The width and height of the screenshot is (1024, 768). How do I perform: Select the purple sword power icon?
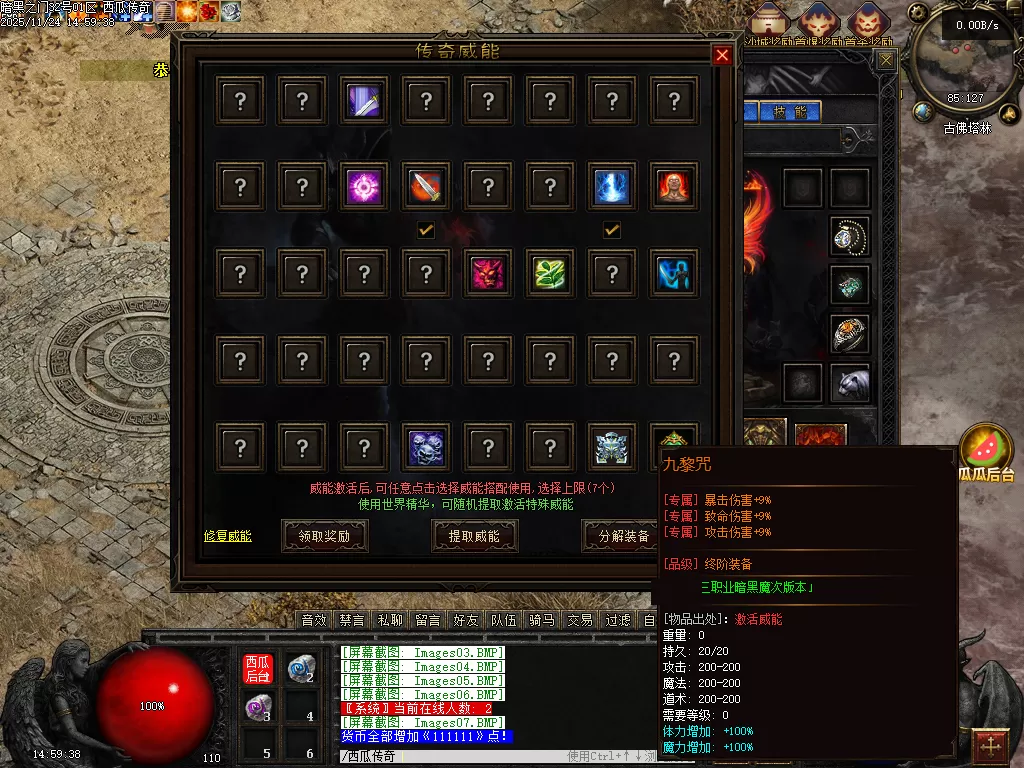pyautogui.click(x=364, y=101)
